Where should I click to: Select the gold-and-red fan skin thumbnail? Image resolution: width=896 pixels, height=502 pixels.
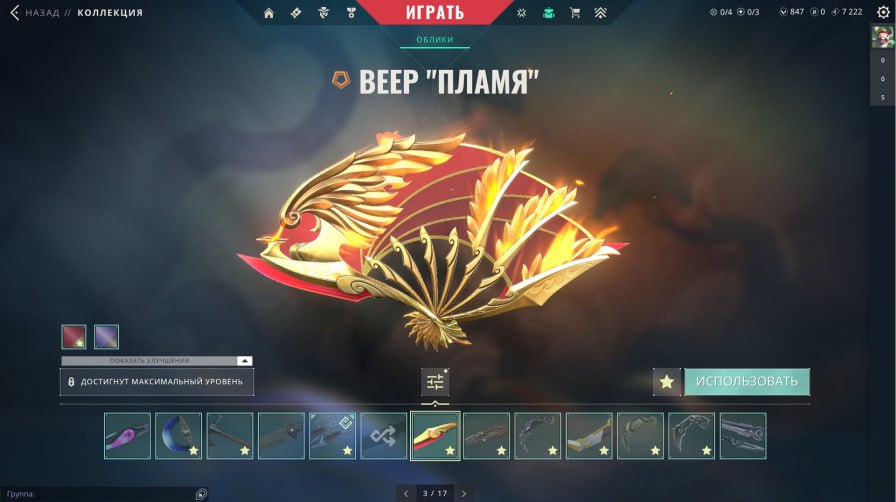435,436
